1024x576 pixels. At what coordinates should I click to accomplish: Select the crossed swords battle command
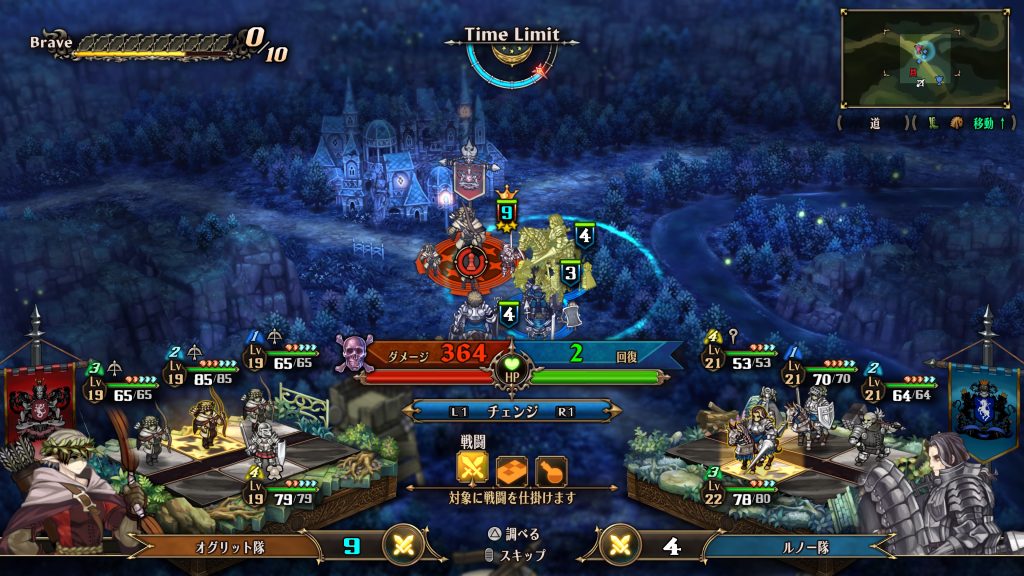473,469
